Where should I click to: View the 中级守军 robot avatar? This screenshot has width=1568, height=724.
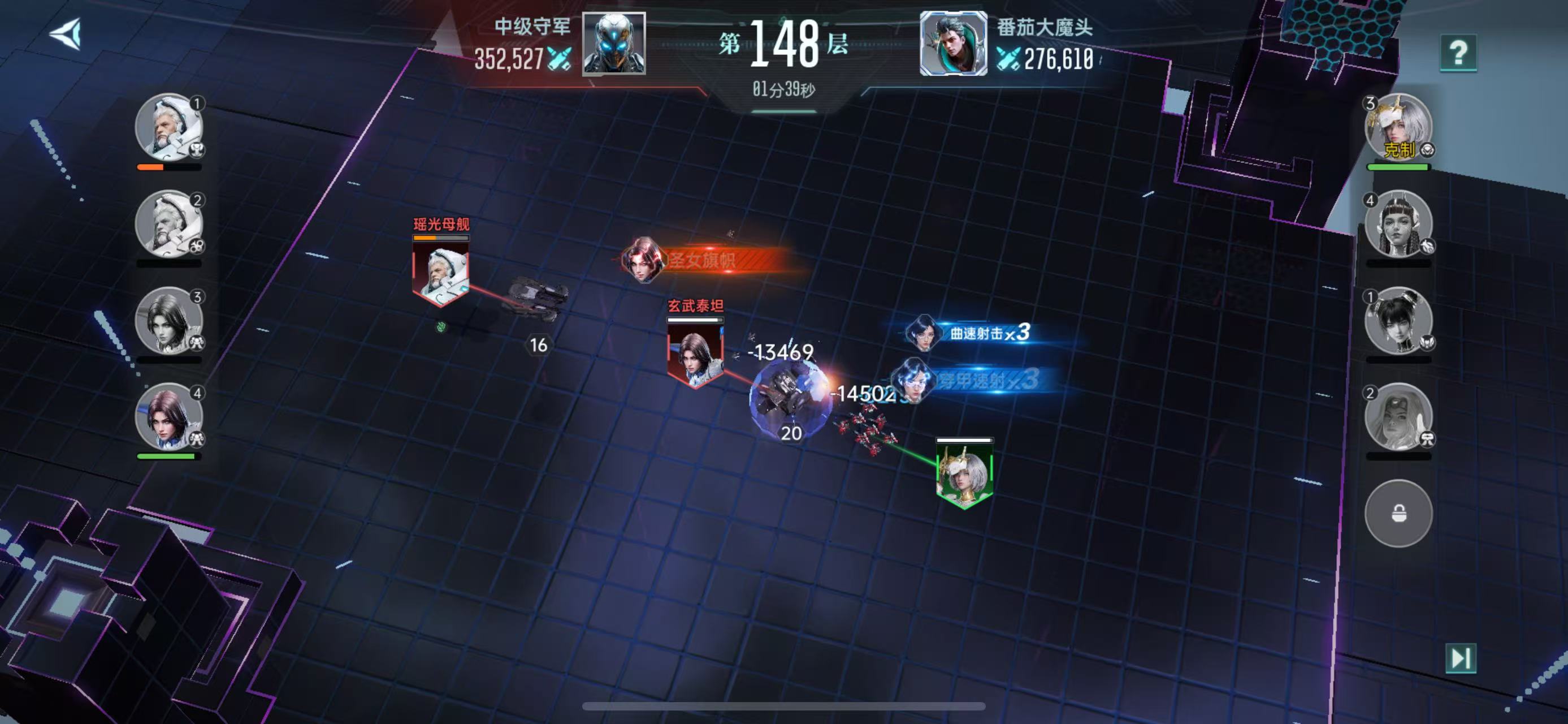coord(613,43)
